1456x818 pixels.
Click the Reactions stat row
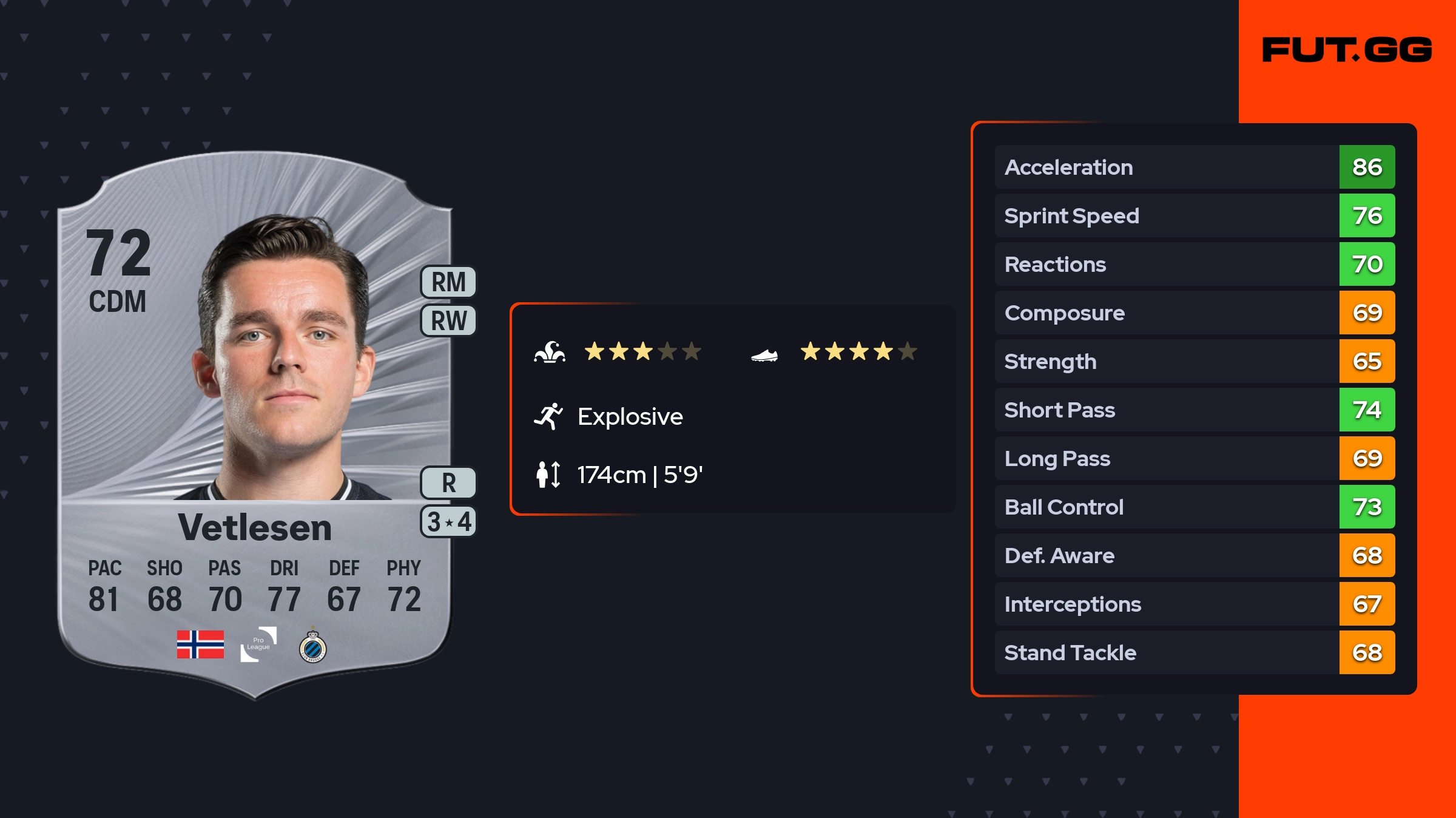click(1194, 264)
